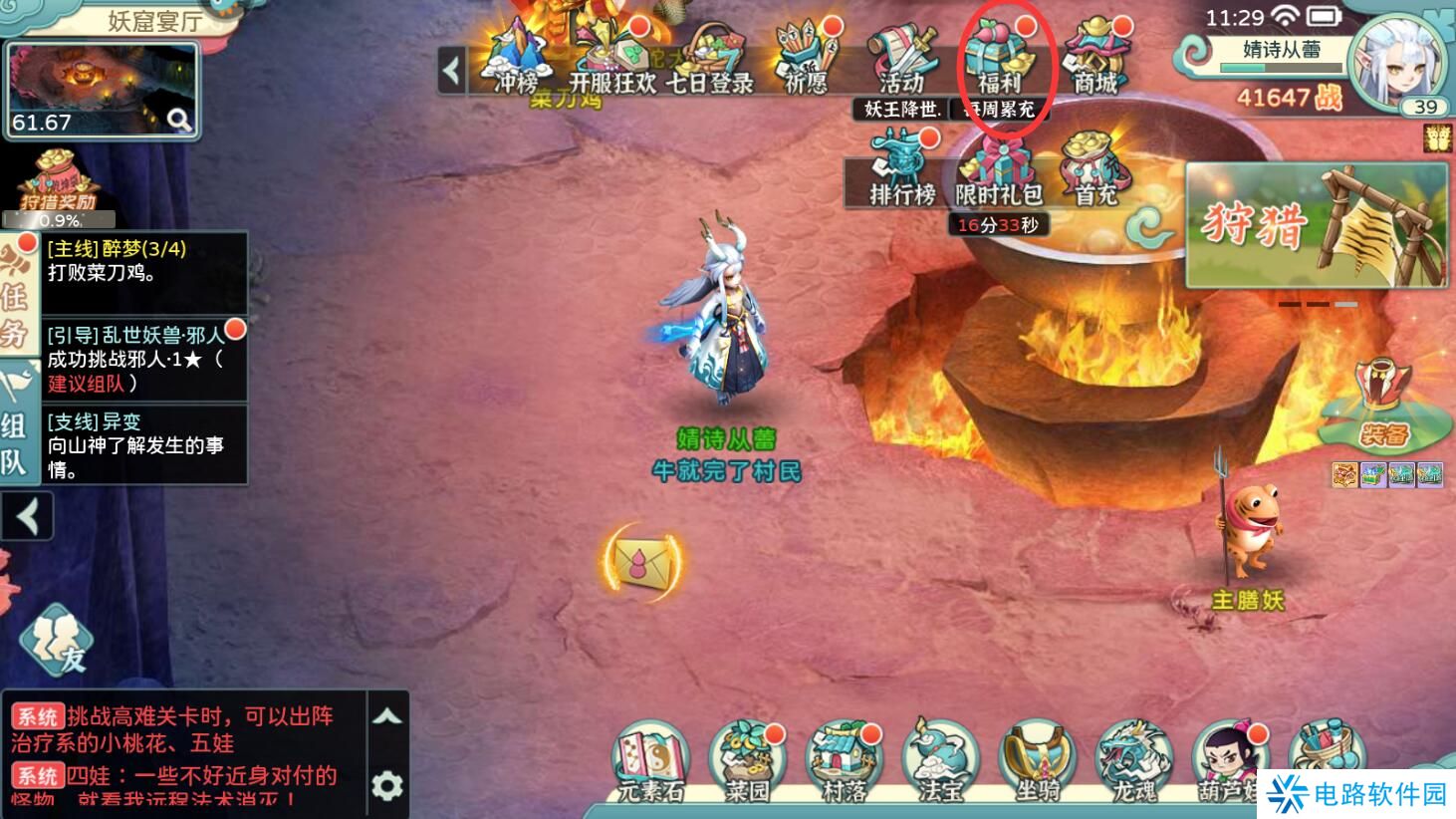
Task: Open the 七日登录 seven-day login rewards
Action: click(x=708, y=60)
